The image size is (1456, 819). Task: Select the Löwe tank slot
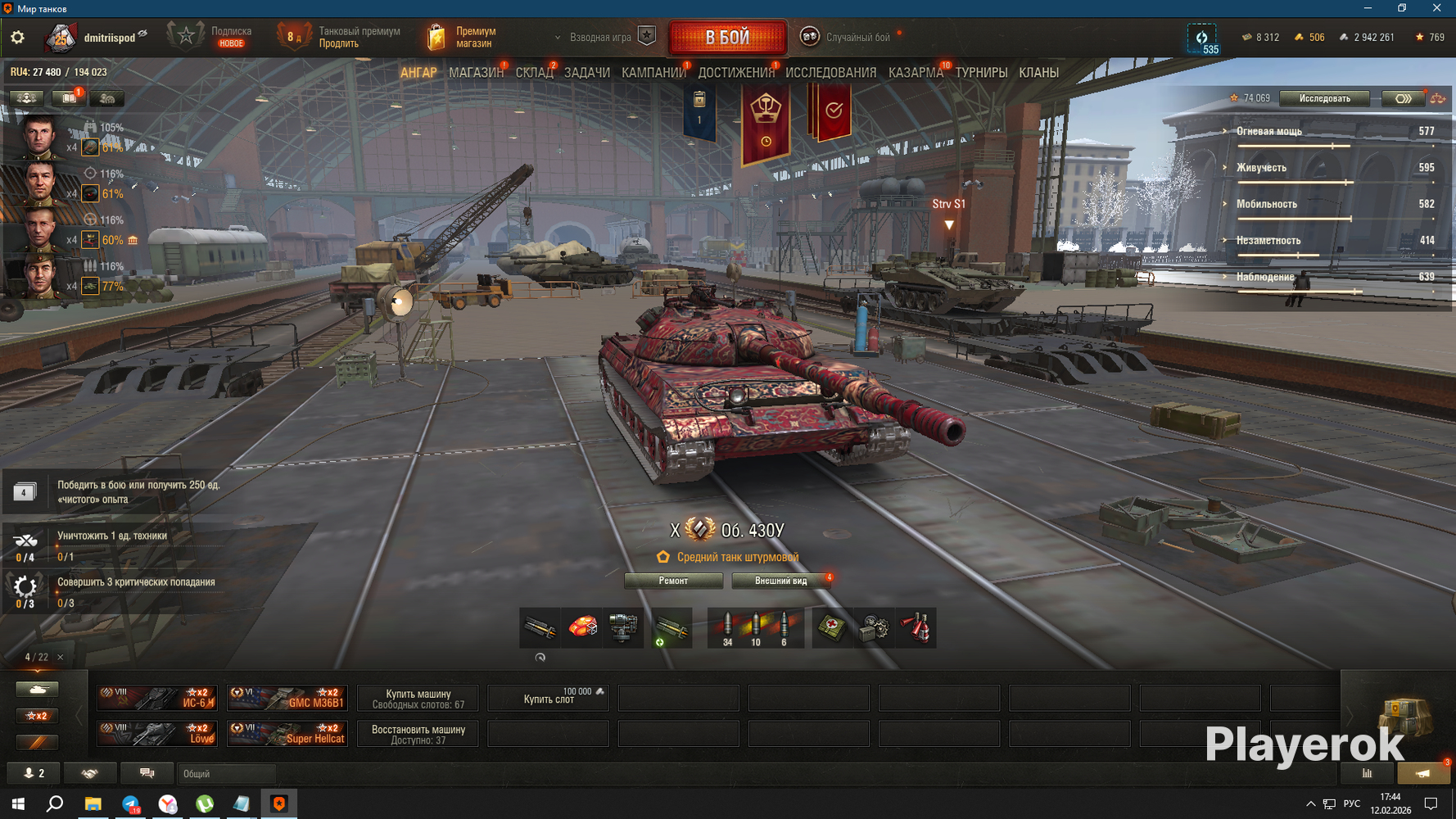157,733
